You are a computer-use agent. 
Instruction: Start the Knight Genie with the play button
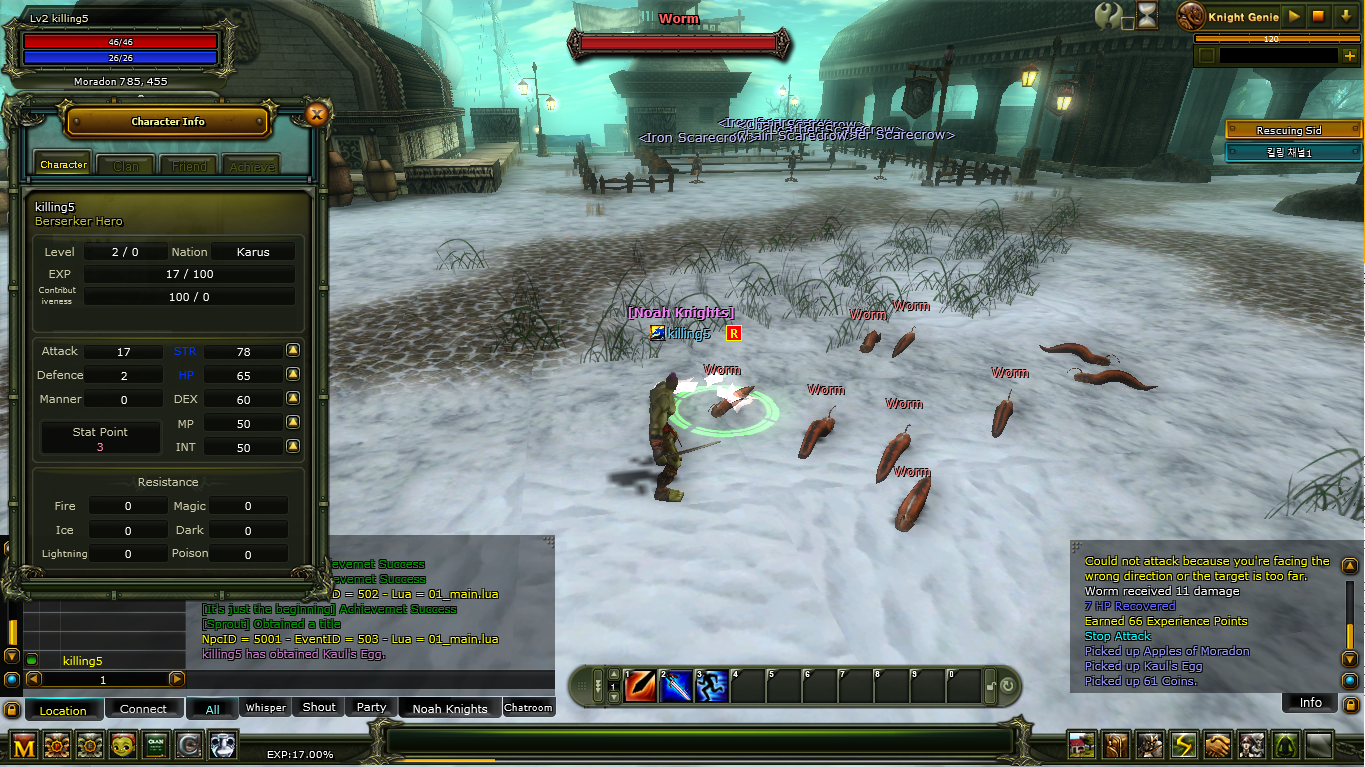(x=1294, y=17)
